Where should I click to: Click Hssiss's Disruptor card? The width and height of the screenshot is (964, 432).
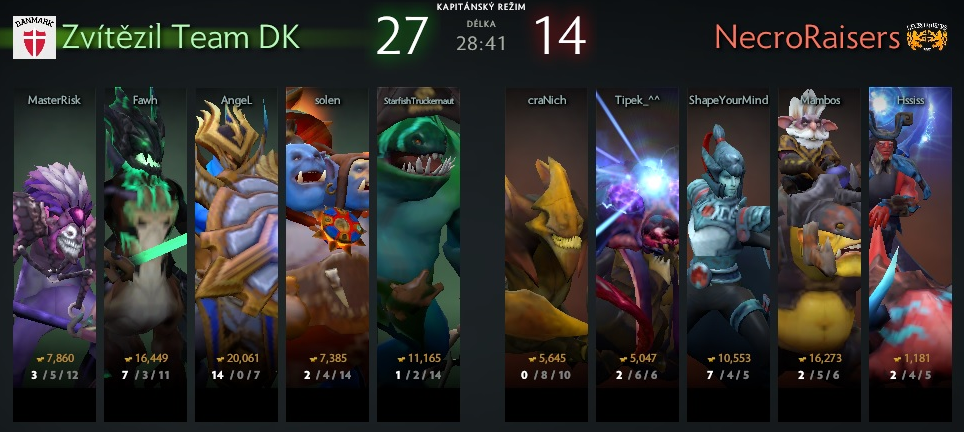click(x=910, y=240)
